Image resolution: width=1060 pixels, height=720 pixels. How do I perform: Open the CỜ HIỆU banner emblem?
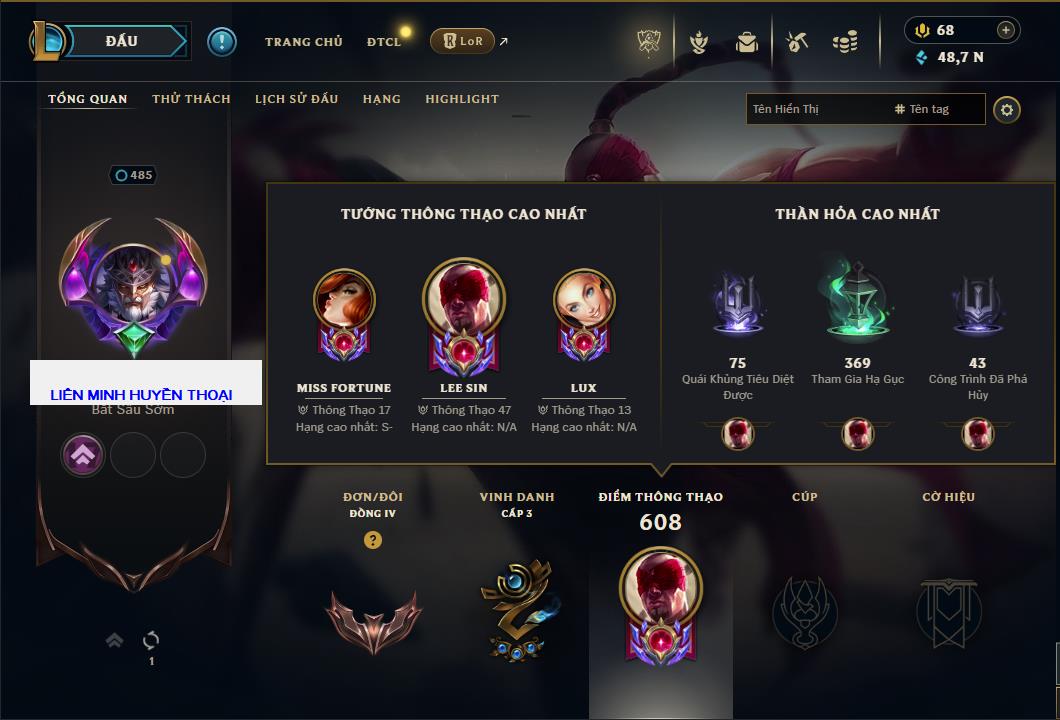948,610
